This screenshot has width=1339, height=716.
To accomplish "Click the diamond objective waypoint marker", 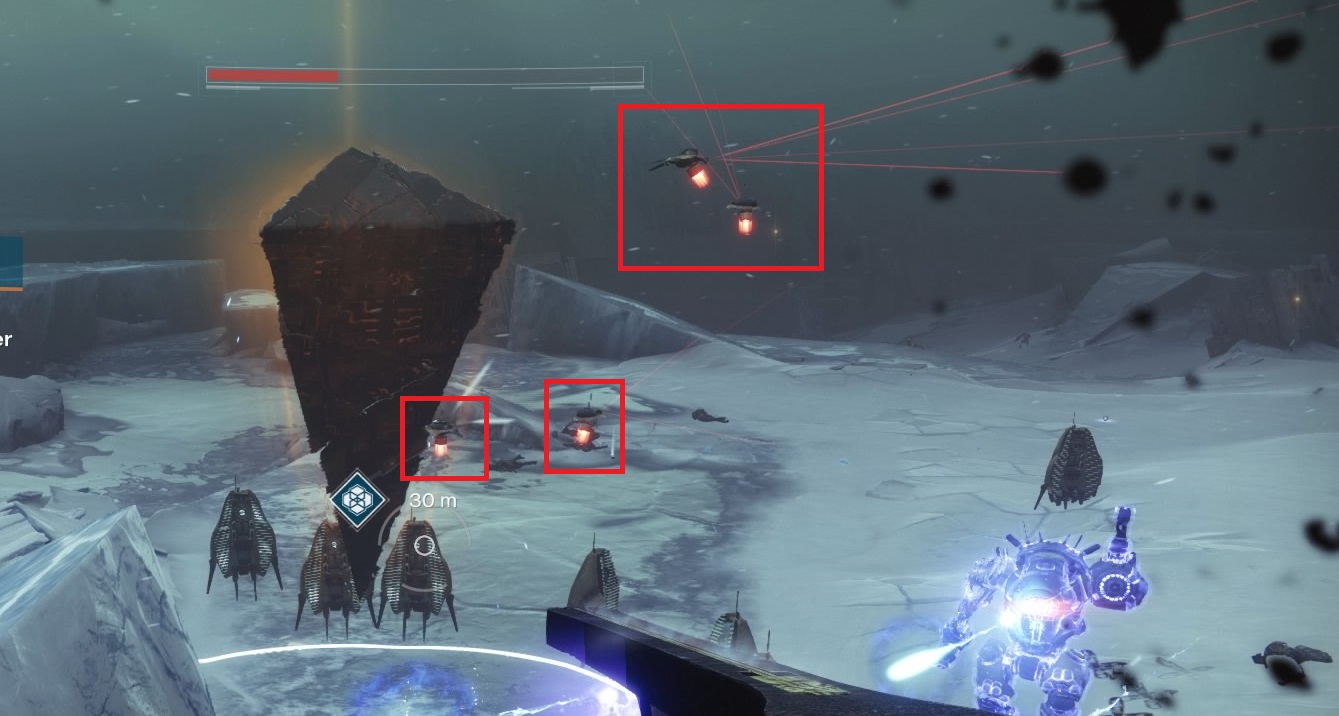I will 357,498.
